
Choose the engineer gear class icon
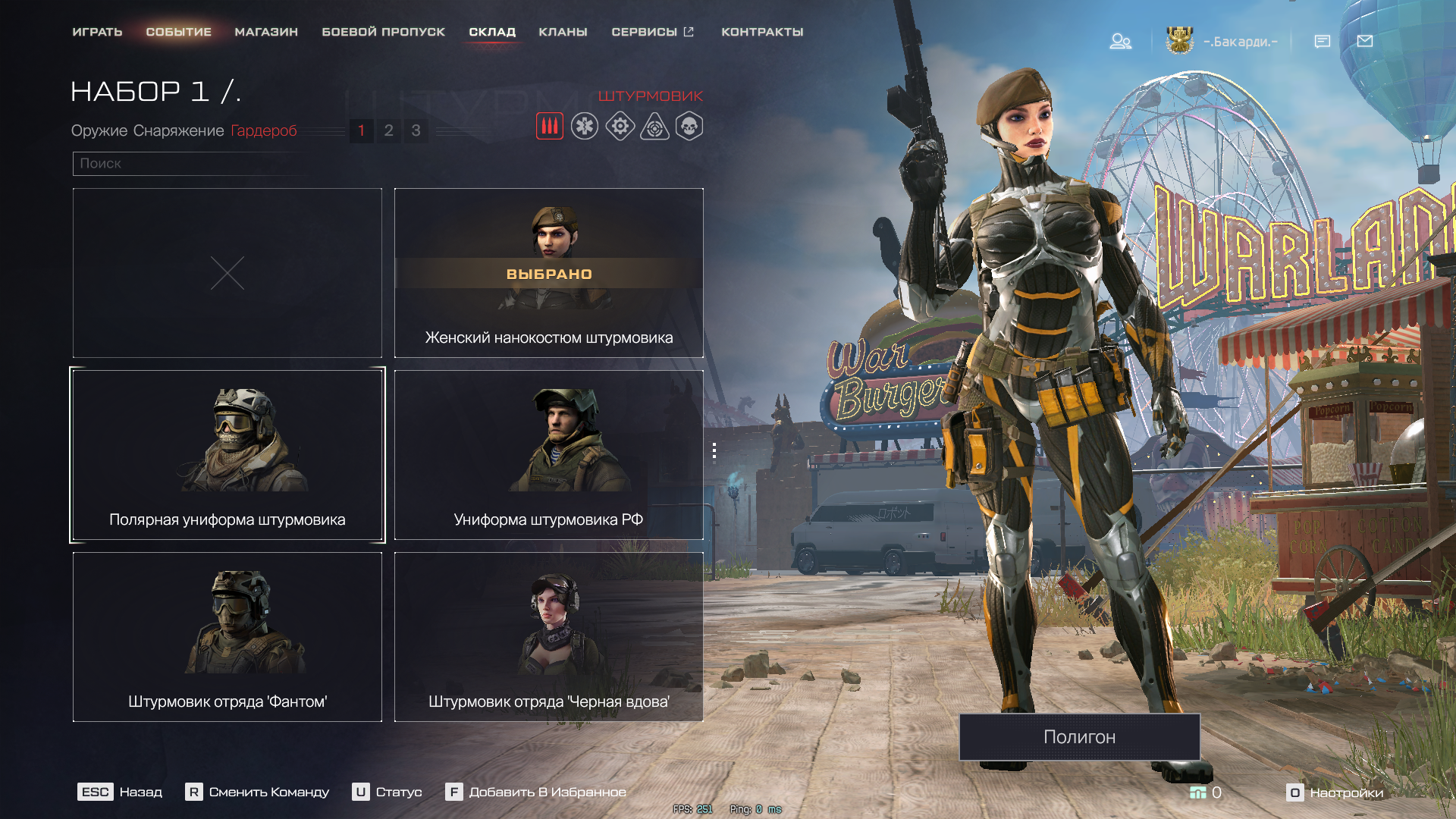(x=620, y=126)
